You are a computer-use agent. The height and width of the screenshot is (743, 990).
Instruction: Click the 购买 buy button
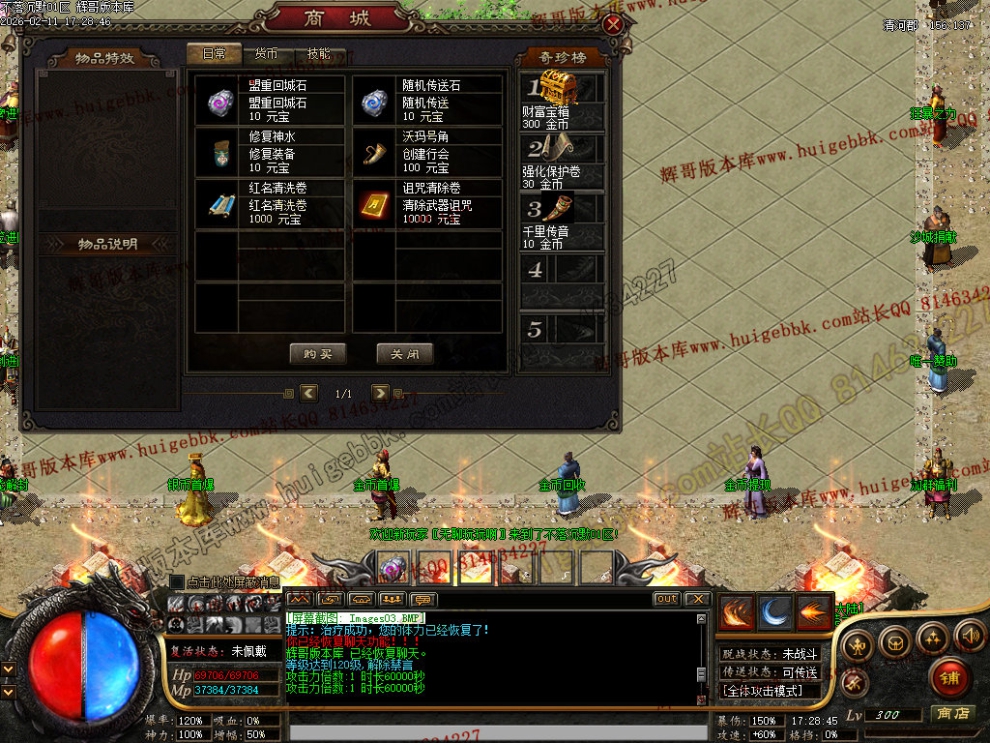(317, 353)
